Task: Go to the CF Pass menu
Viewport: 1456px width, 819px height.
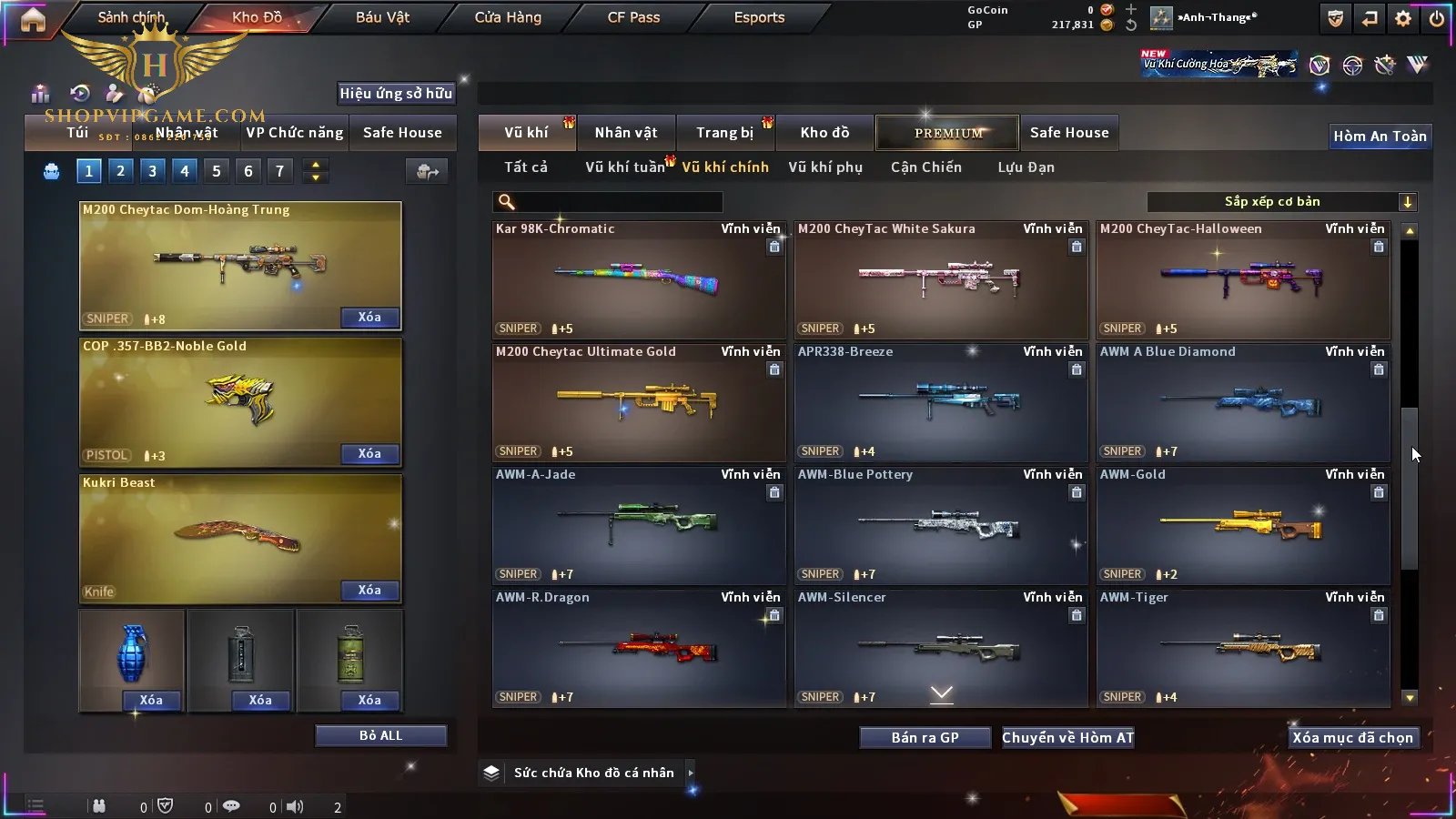Action: pyautogui.click(x=633, y=17)
